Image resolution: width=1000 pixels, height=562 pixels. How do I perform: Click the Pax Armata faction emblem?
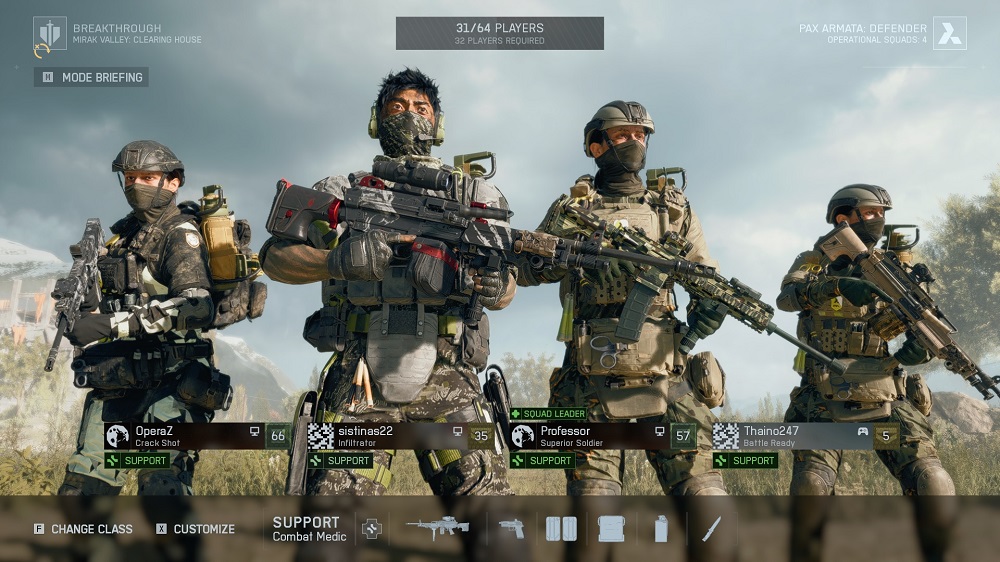tap(949, 34)
